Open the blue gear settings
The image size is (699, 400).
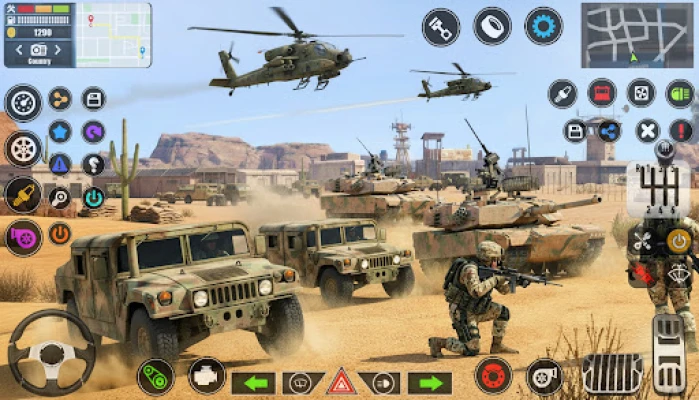(x=543, y=26)
